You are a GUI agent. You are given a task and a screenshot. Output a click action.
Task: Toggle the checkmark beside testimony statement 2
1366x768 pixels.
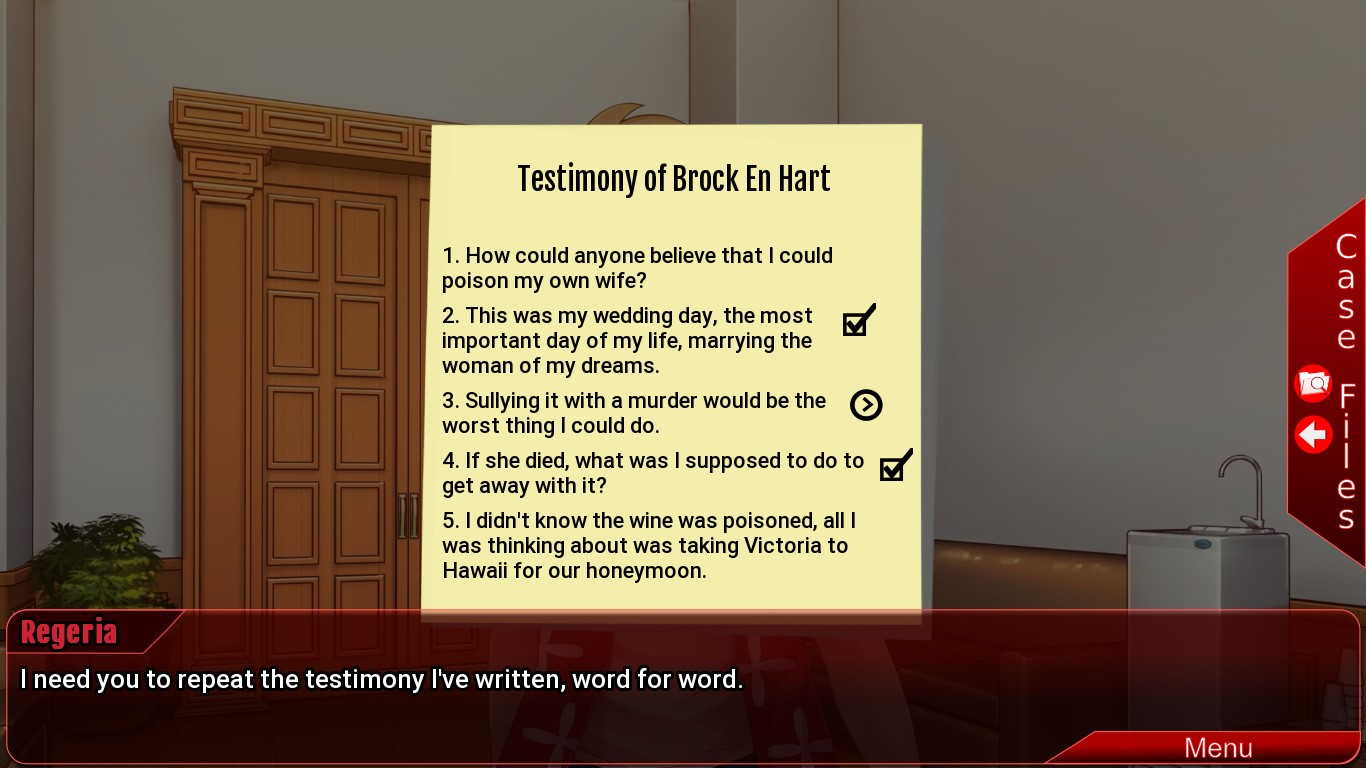point(858,322)
